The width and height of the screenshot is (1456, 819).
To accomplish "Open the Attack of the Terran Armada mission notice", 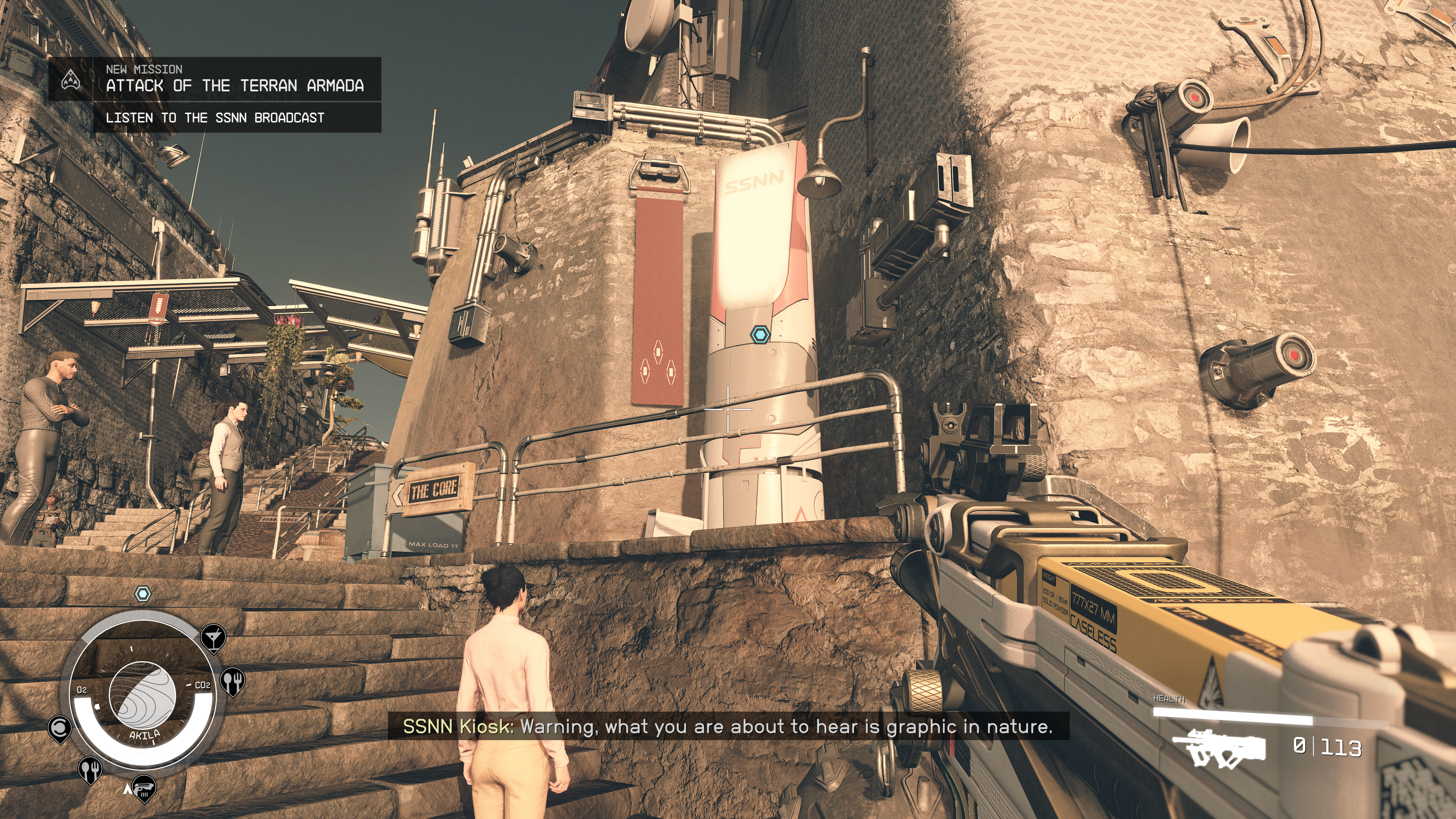I will (x=235, y=85).
